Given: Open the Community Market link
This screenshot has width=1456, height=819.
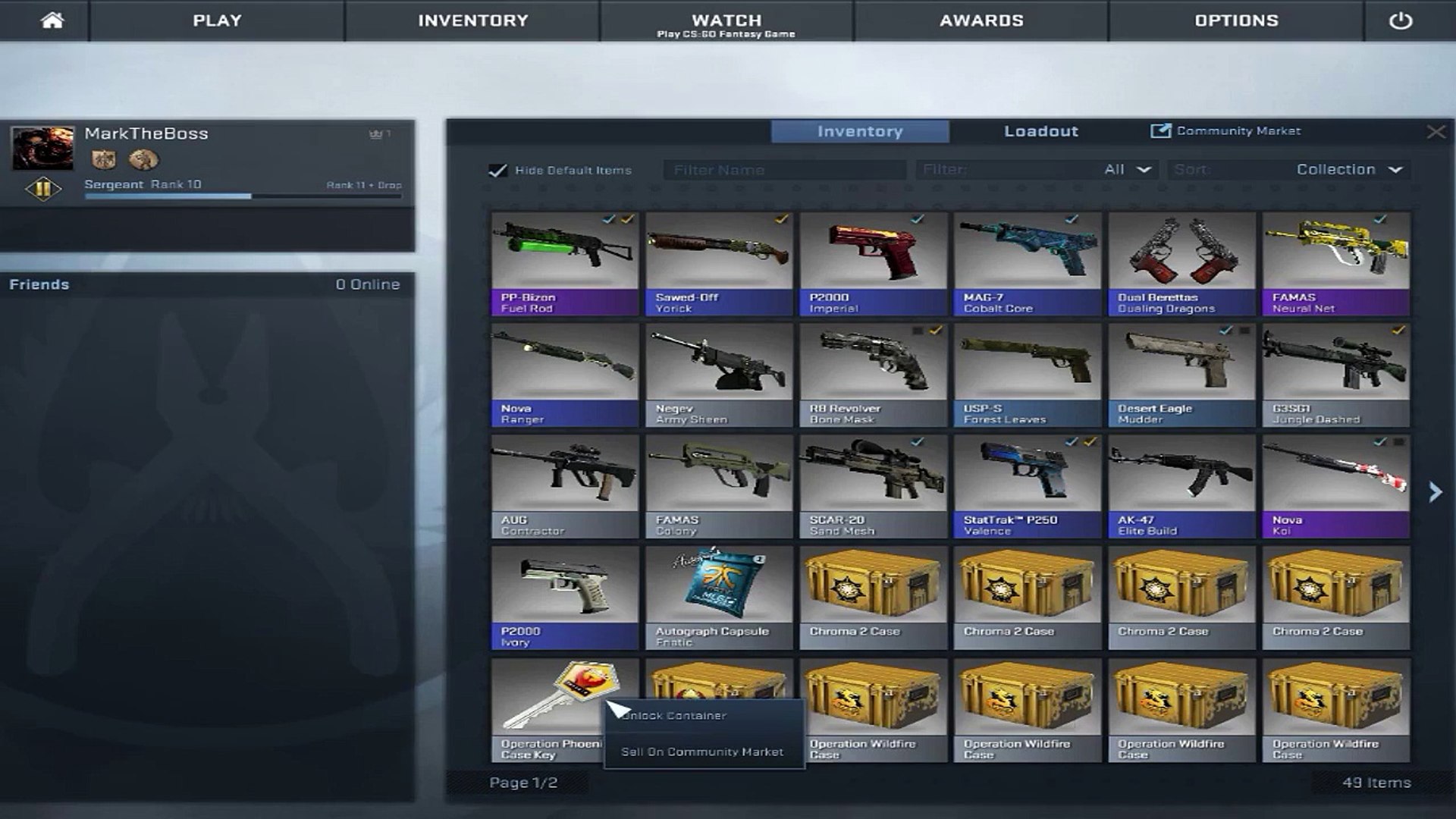Looking at the screenshot, I should coord(1225,131).
